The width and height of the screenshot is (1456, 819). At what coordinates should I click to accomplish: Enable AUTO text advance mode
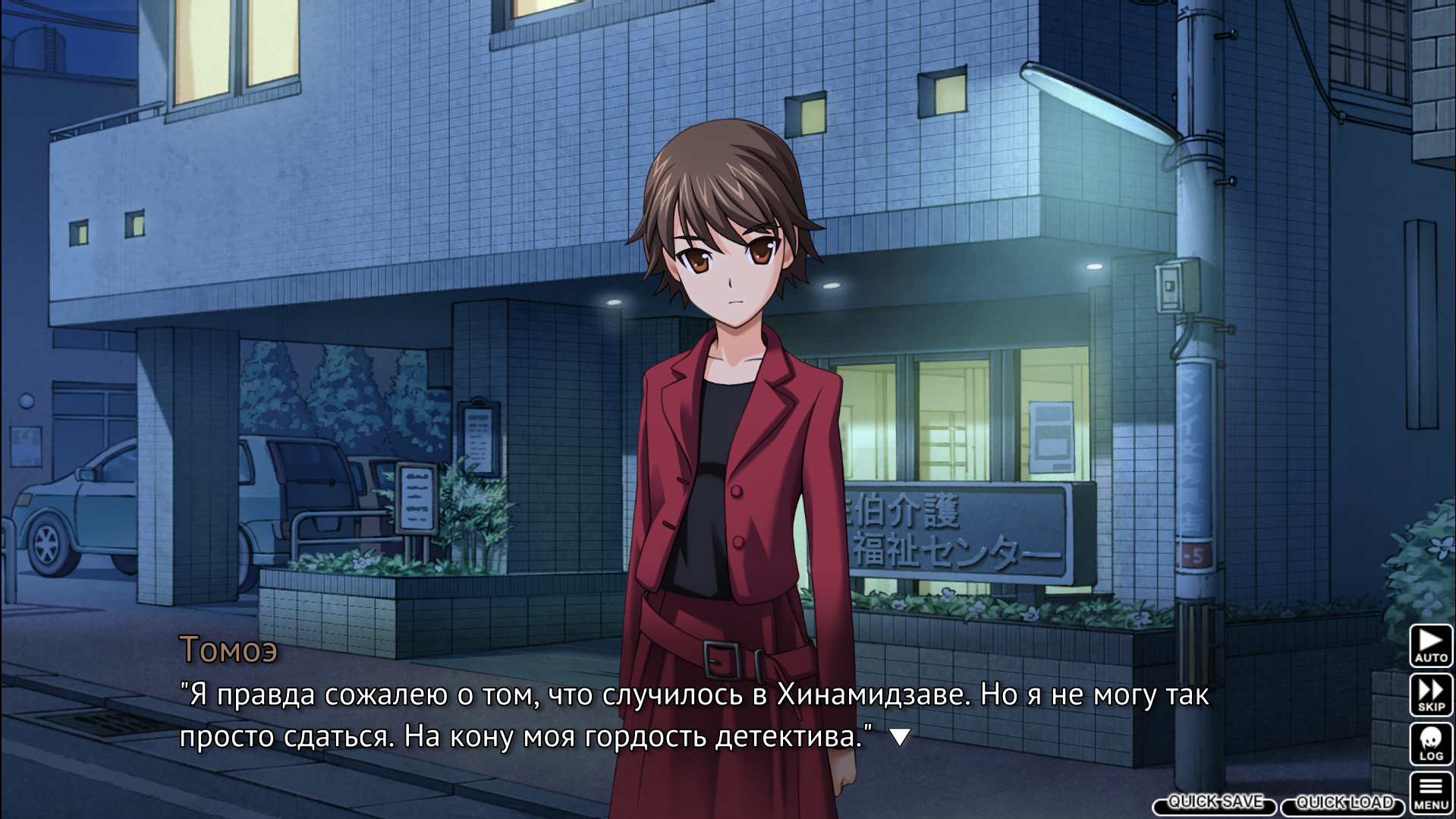coord(1431,645)
